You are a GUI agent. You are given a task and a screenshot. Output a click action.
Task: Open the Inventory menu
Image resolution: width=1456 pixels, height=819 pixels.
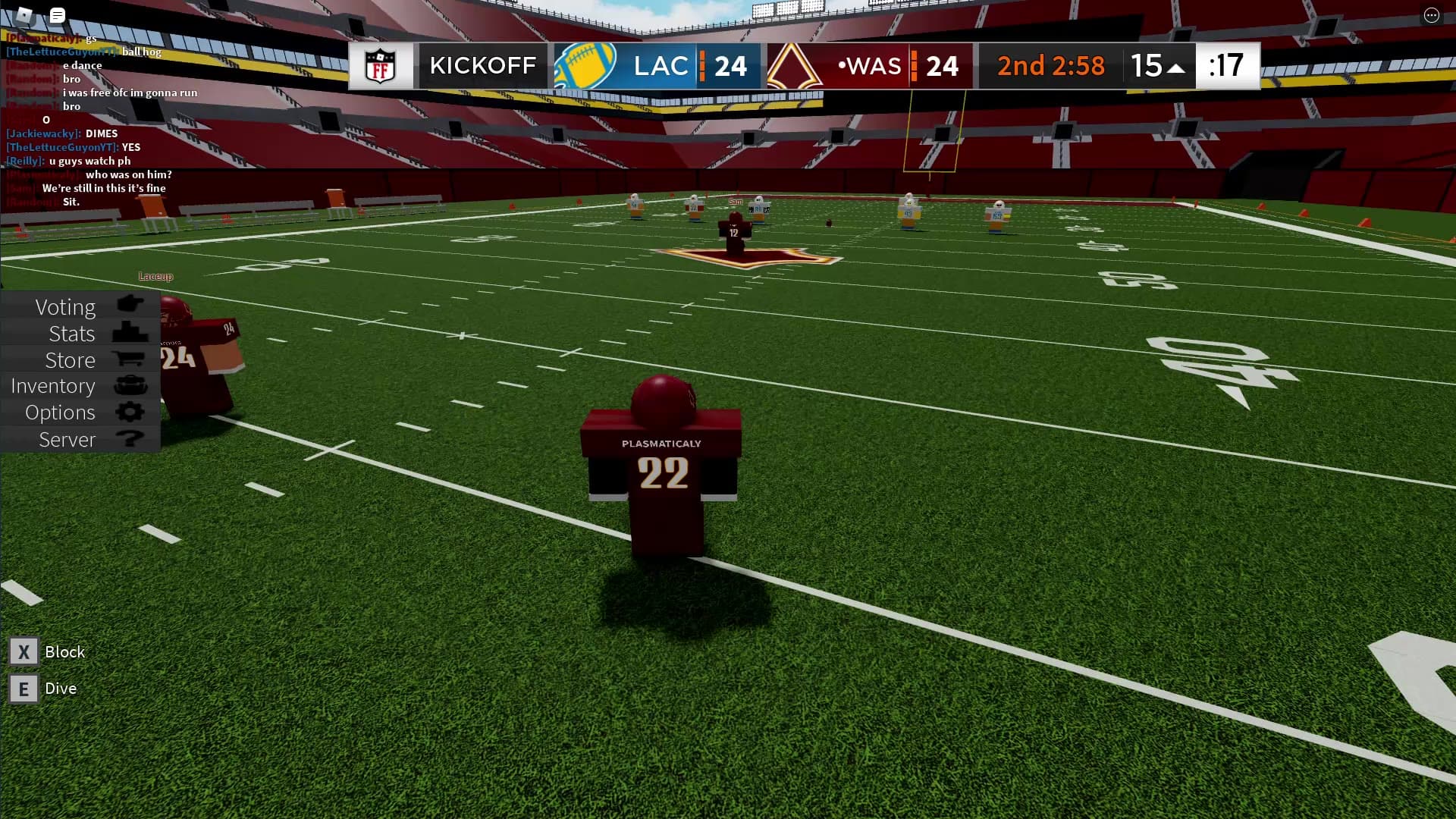point(80,386)
